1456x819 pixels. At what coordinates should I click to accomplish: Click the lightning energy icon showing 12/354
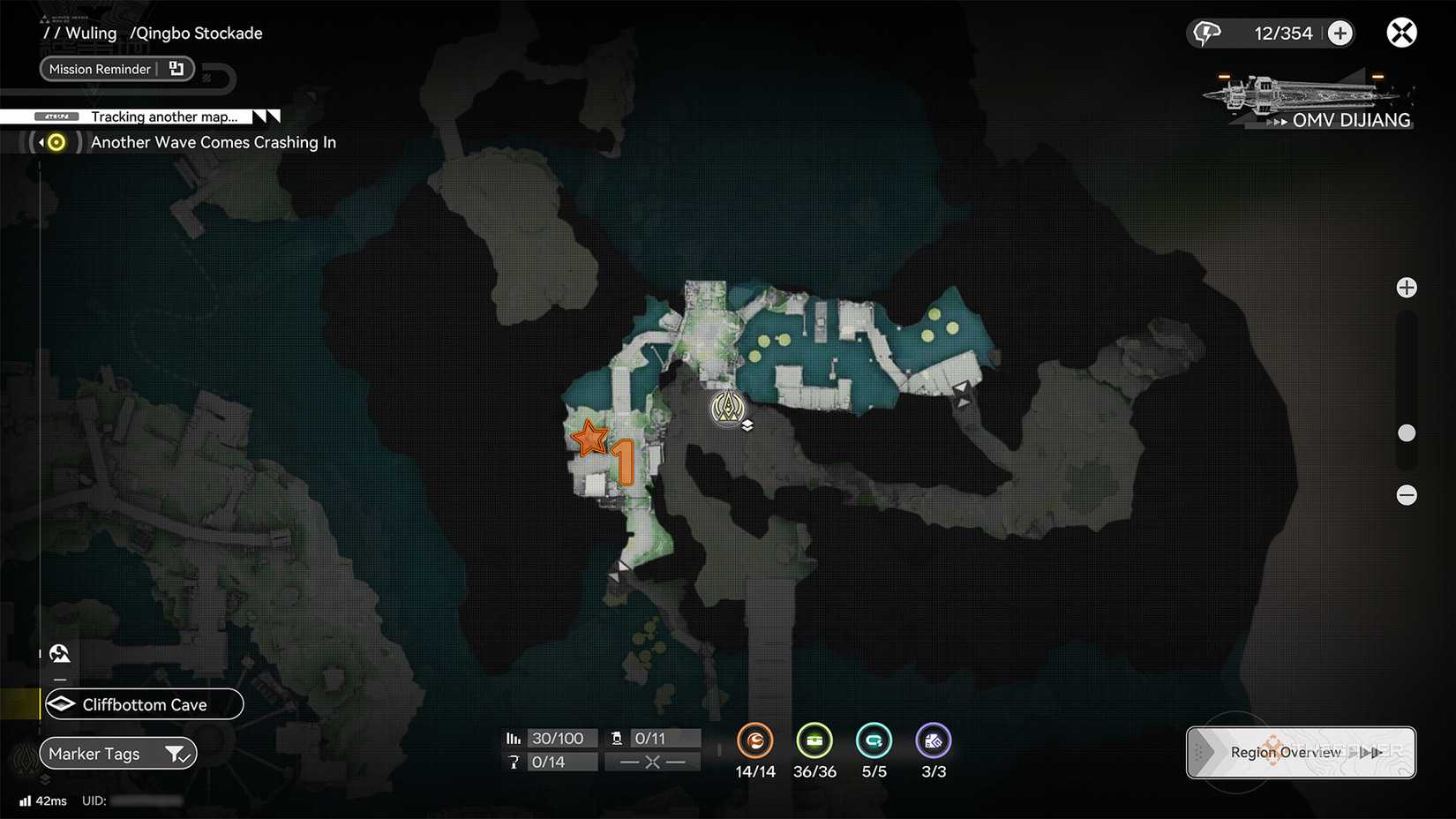(1208, 33)
